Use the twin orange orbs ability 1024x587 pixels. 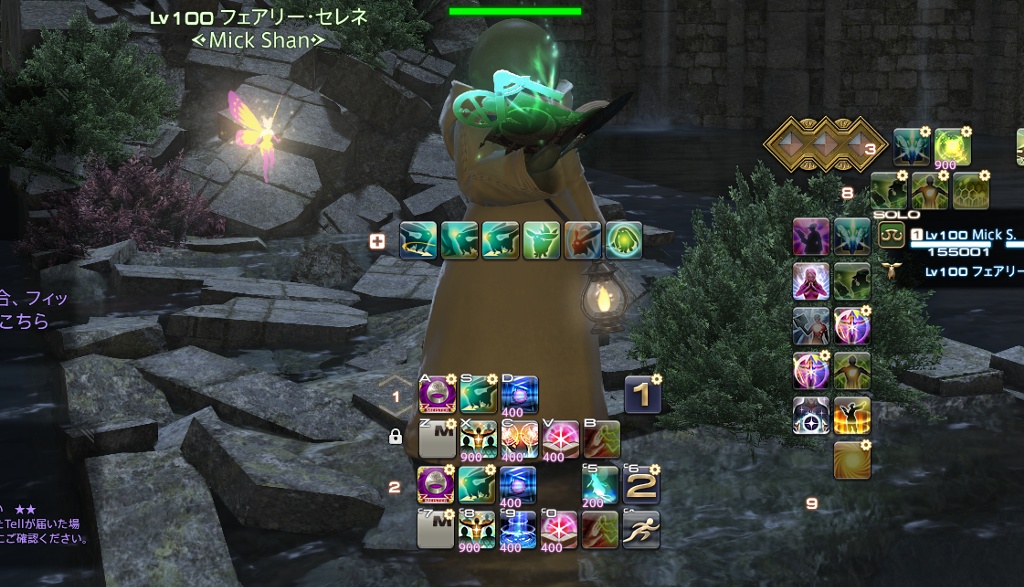519,439
